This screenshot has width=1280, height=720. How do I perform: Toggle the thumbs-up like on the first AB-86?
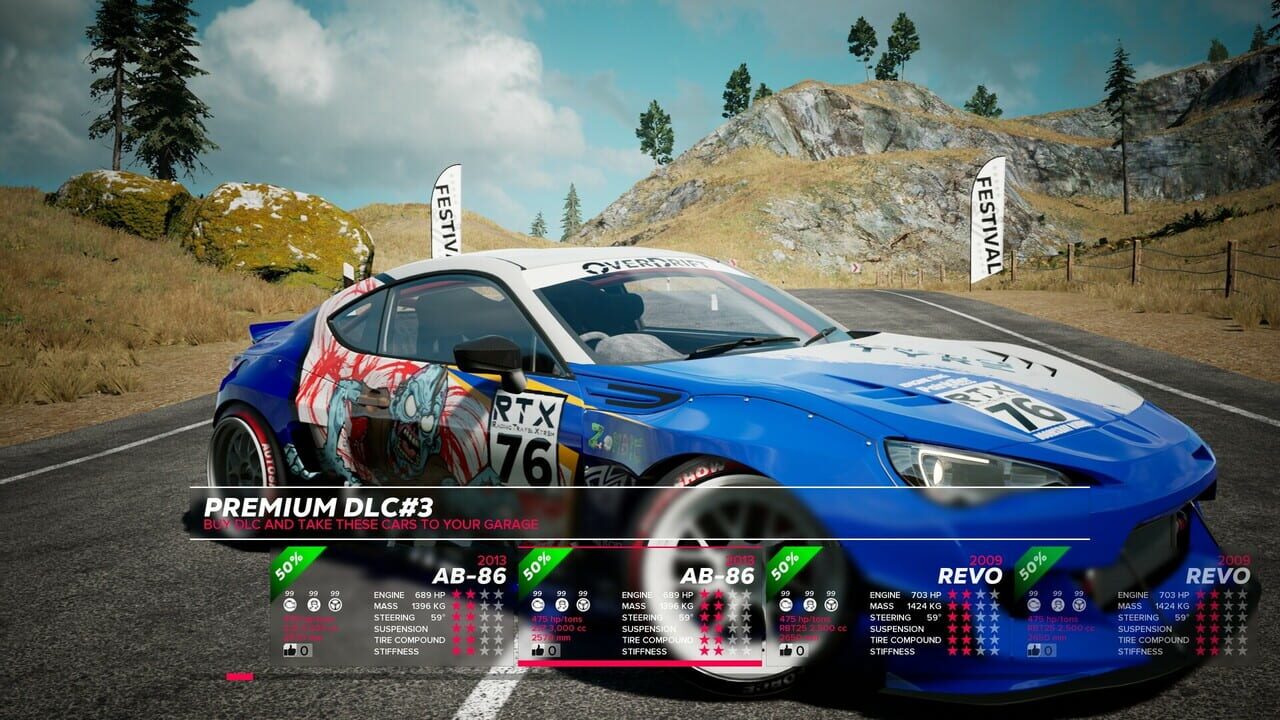pyautogui.click(x=290, y=651)
